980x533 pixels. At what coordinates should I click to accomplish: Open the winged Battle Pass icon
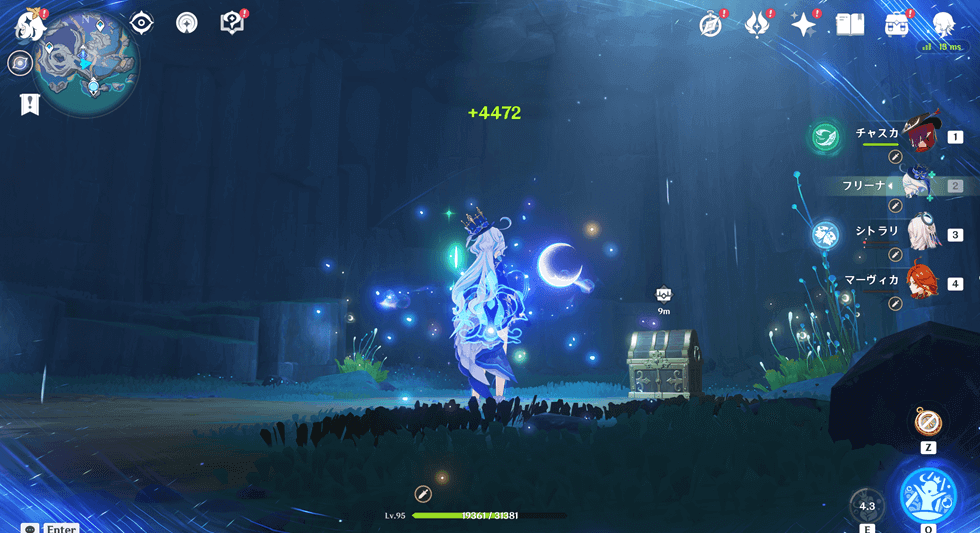pyautogui.click(x=757, y=25)
